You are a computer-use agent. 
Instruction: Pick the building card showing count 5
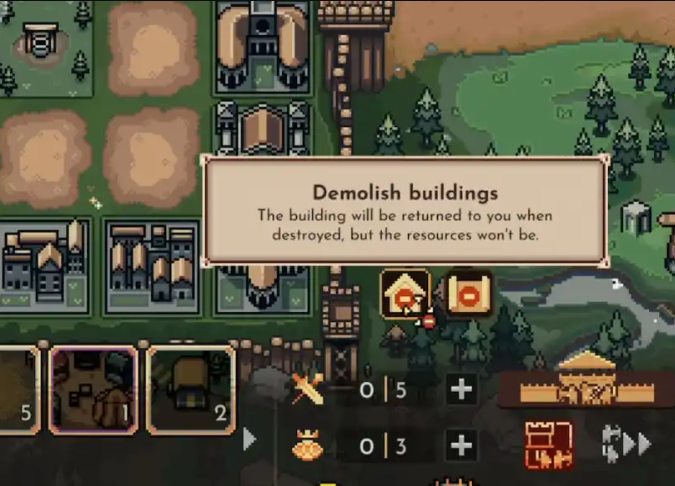18,390
